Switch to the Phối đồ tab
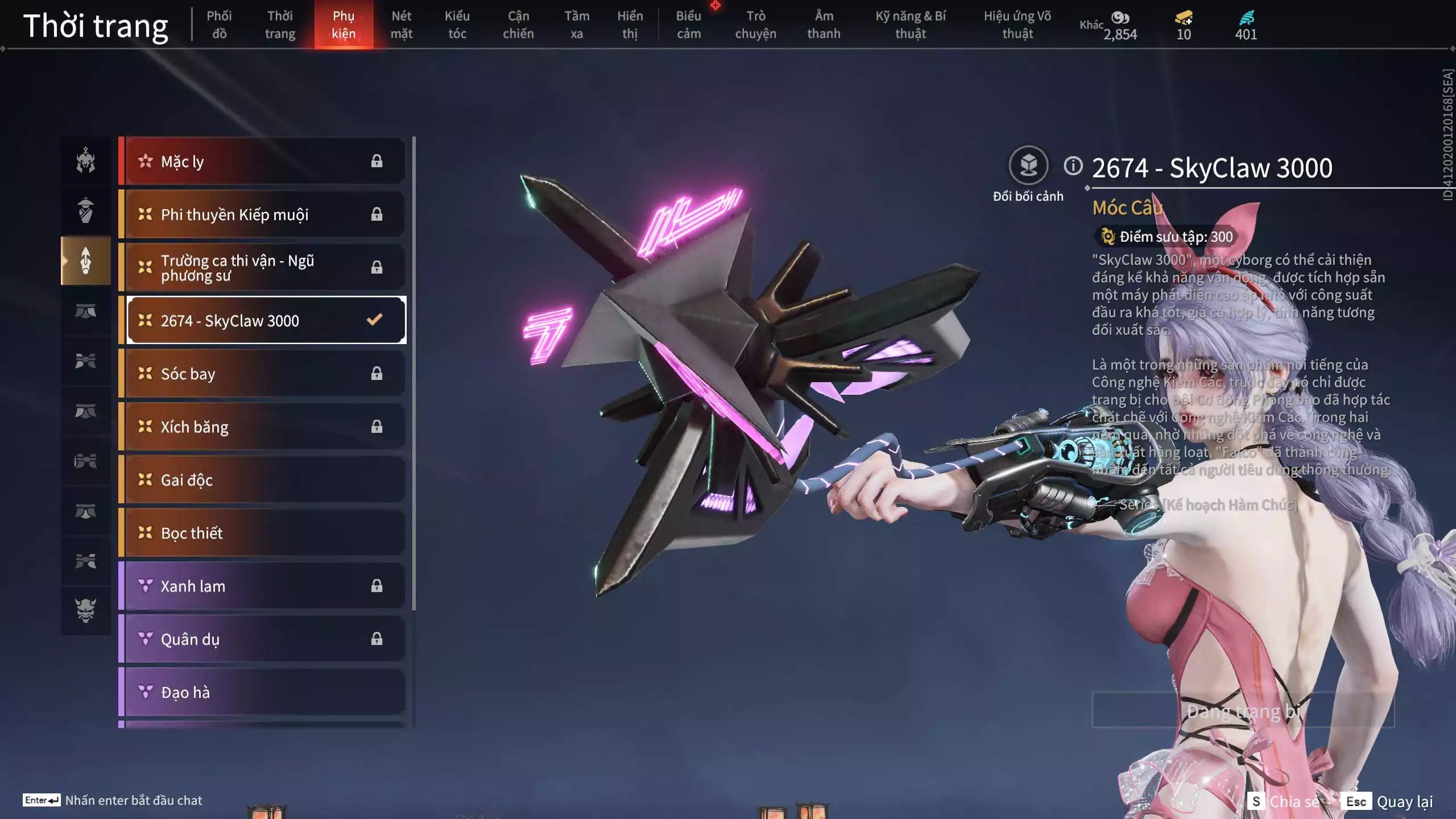The image size is (1456, 819). [x=218, y=24]
